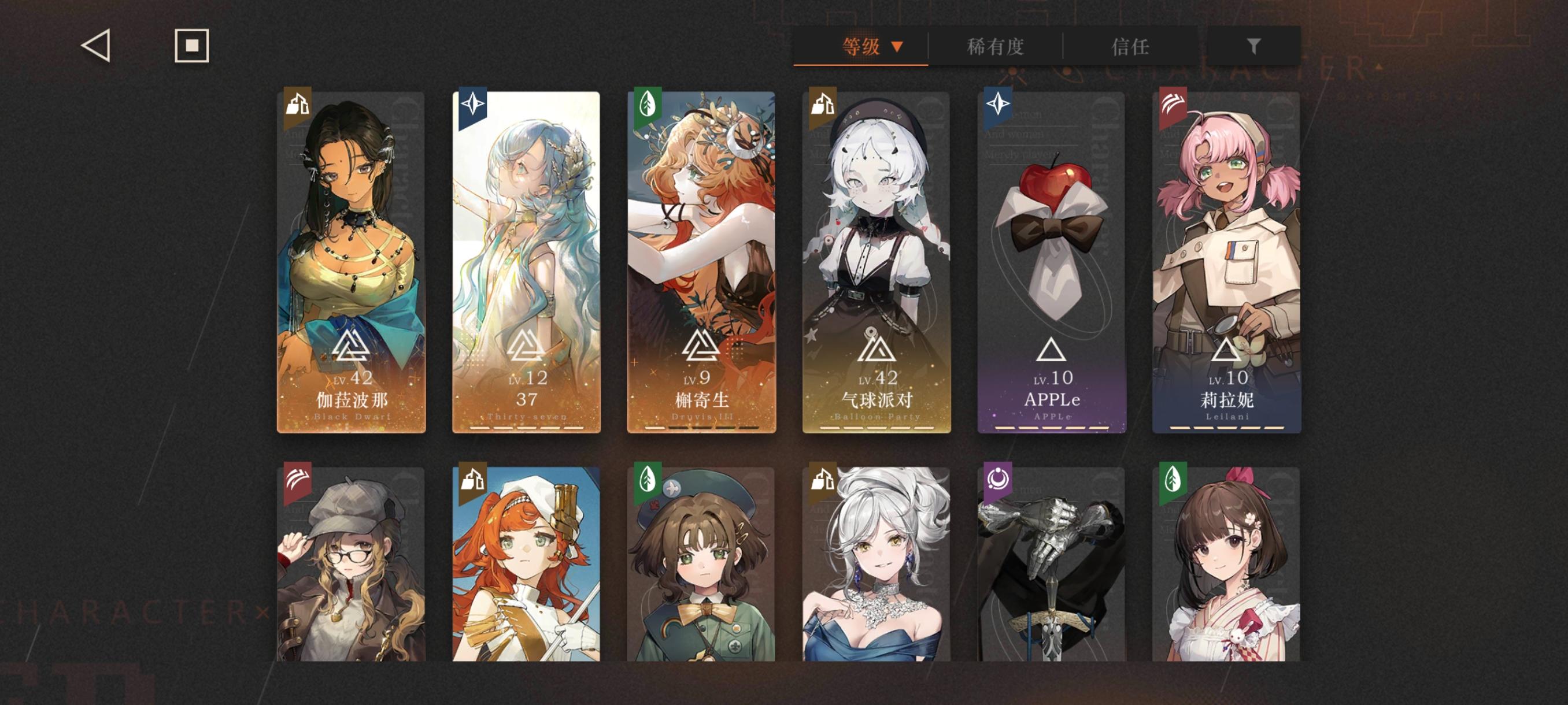Image resolution: width=1568 pixels, height=705 pixels.
Task: Tap the Star afflatus icon on 37's card
Action: point(472,105)
